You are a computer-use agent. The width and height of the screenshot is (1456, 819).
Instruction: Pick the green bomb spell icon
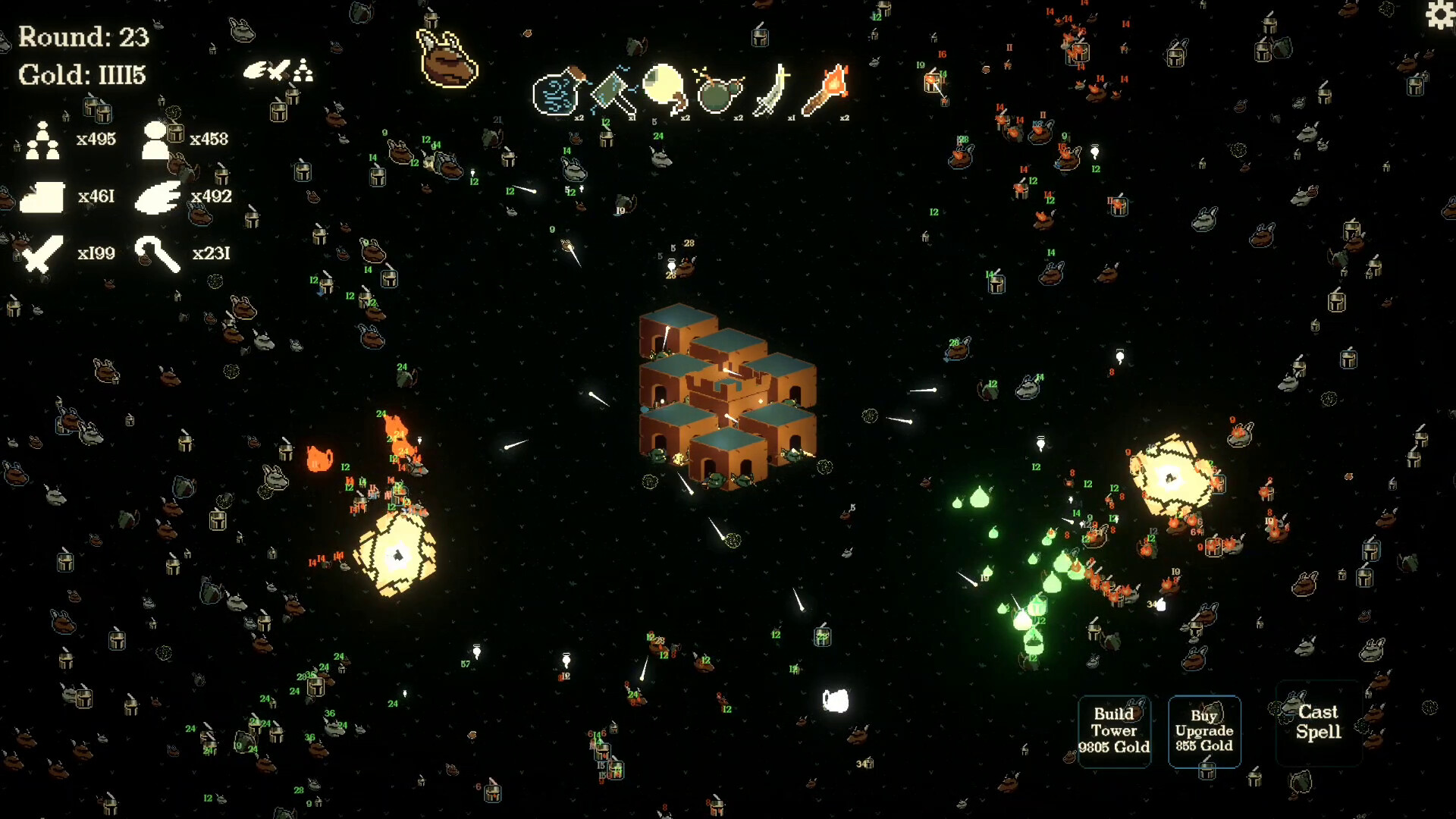point(717,93)
